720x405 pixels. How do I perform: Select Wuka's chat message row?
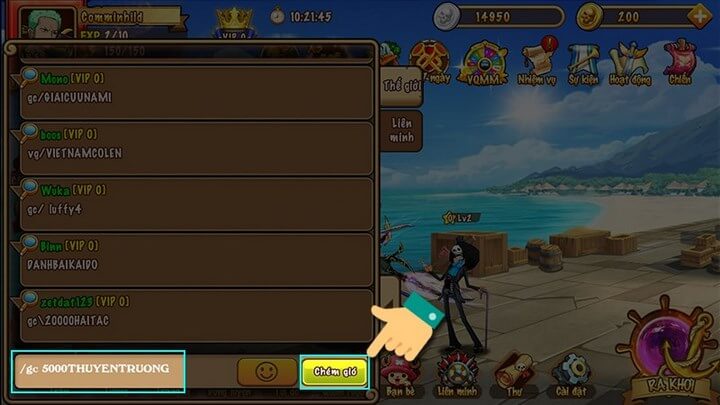tap(190, 205)
